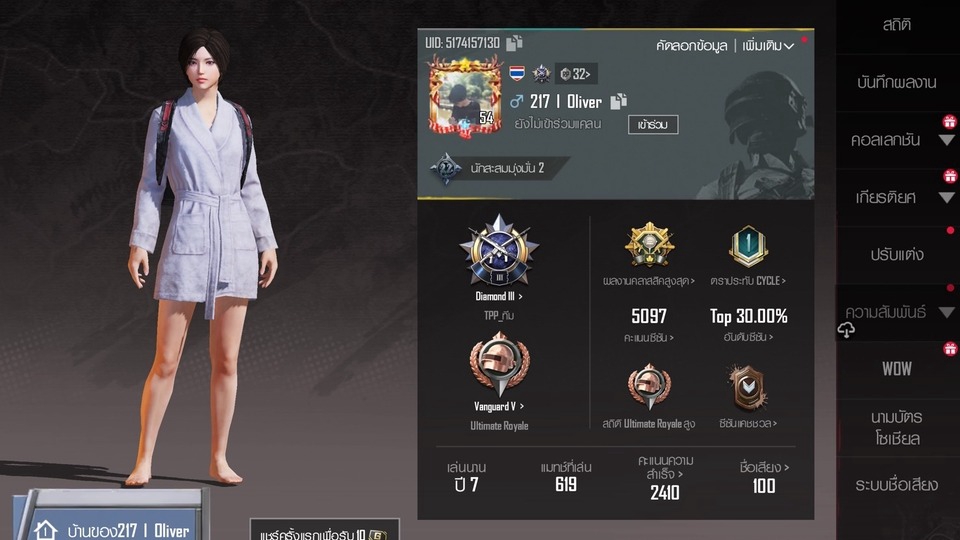Open the WOW tab
The image size is (960, 540).
tap(896, 368)
